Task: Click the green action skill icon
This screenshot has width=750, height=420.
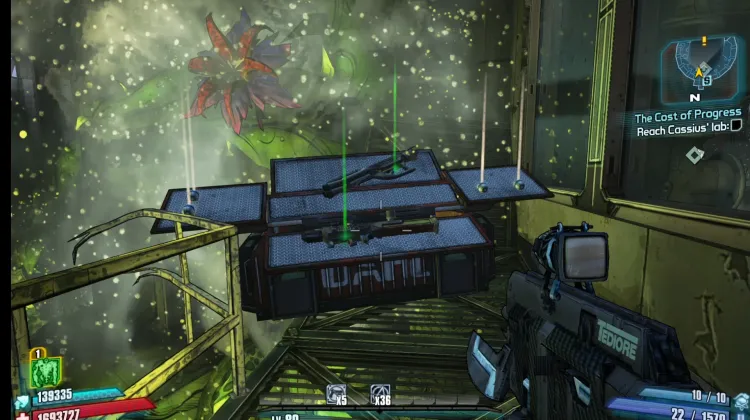Action: tap(46, 373)
